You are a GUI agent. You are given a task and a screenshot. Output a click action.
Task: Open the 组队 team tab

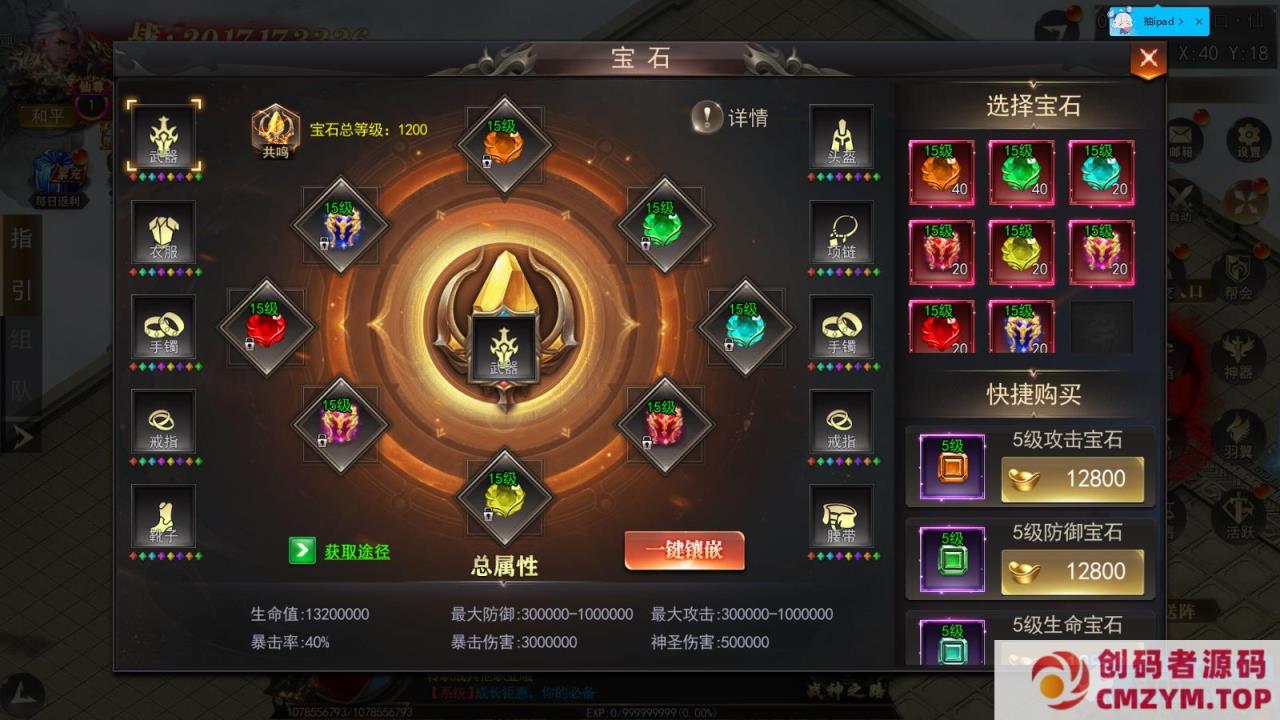[x=20, y=358]
